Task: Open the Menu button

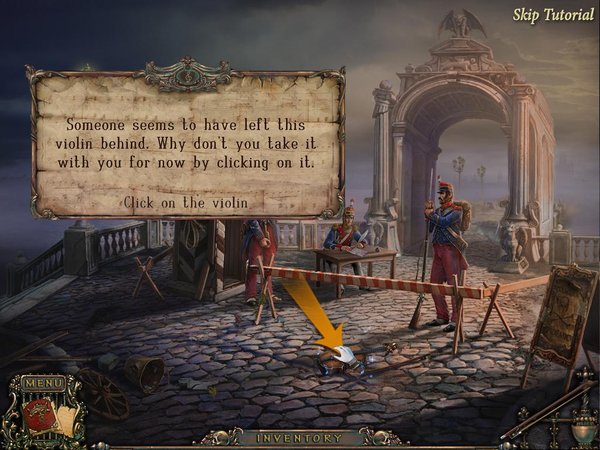Action: click(42, 383)
